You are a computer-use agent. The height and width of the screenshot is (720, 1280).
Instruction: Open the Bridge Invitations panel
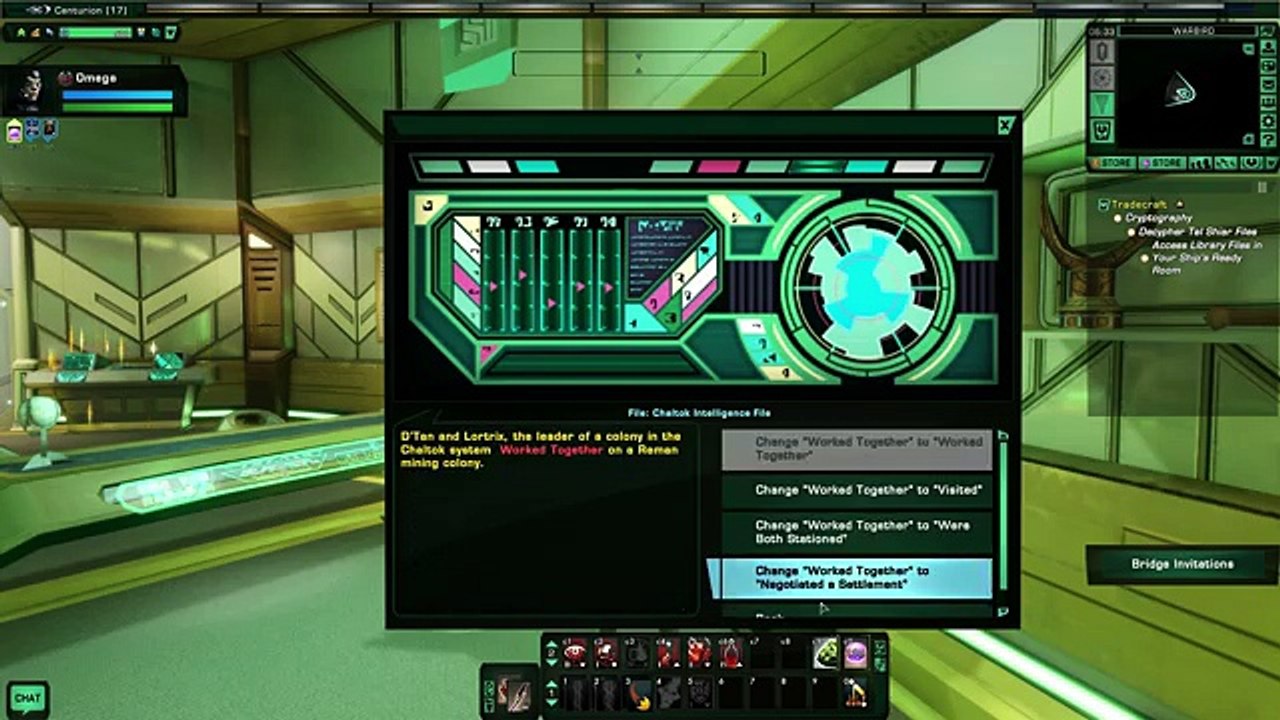1182,564
